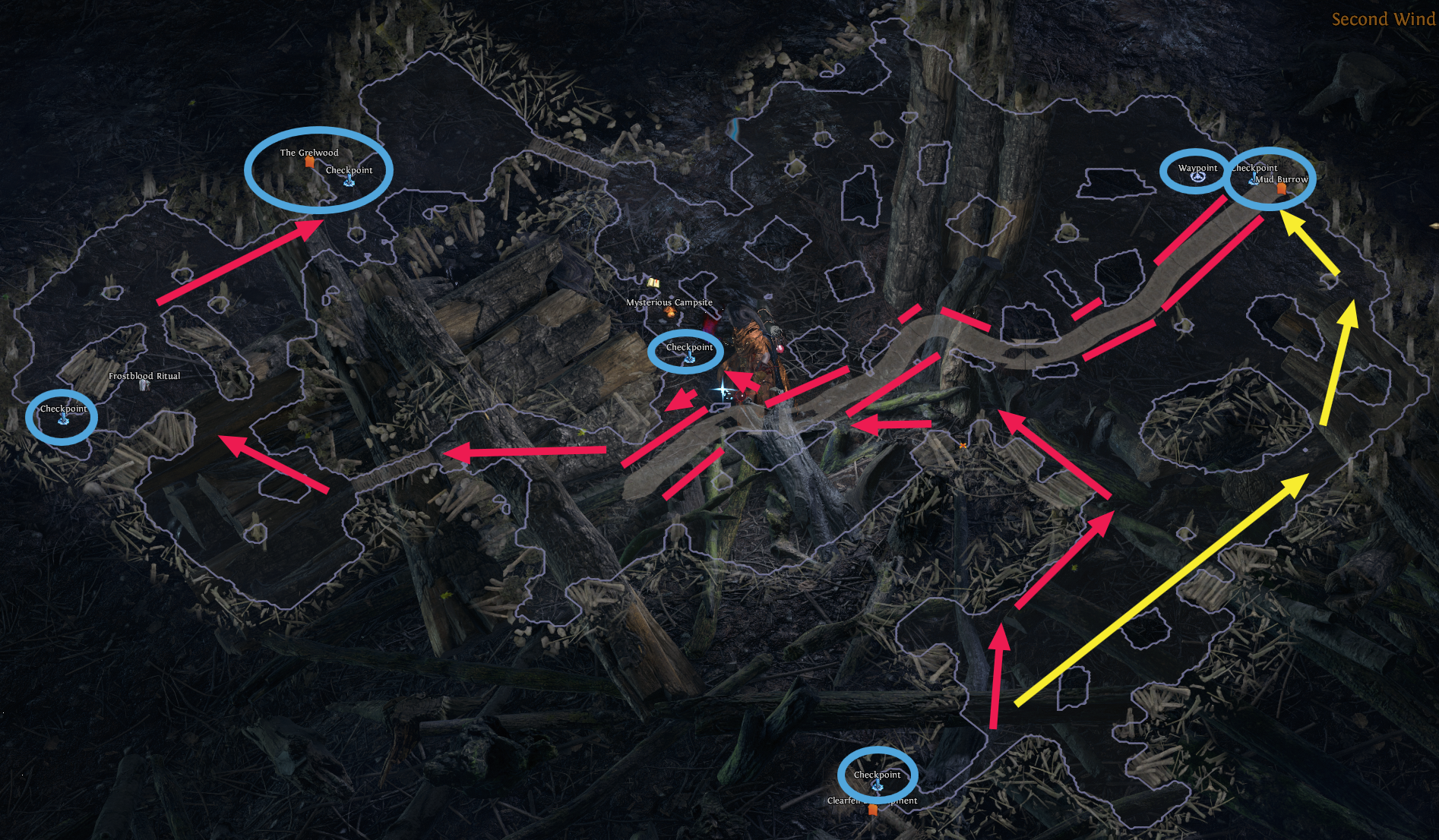Select the Checkpoint icon near Mysterious Campsite

[x=690, y=358]
